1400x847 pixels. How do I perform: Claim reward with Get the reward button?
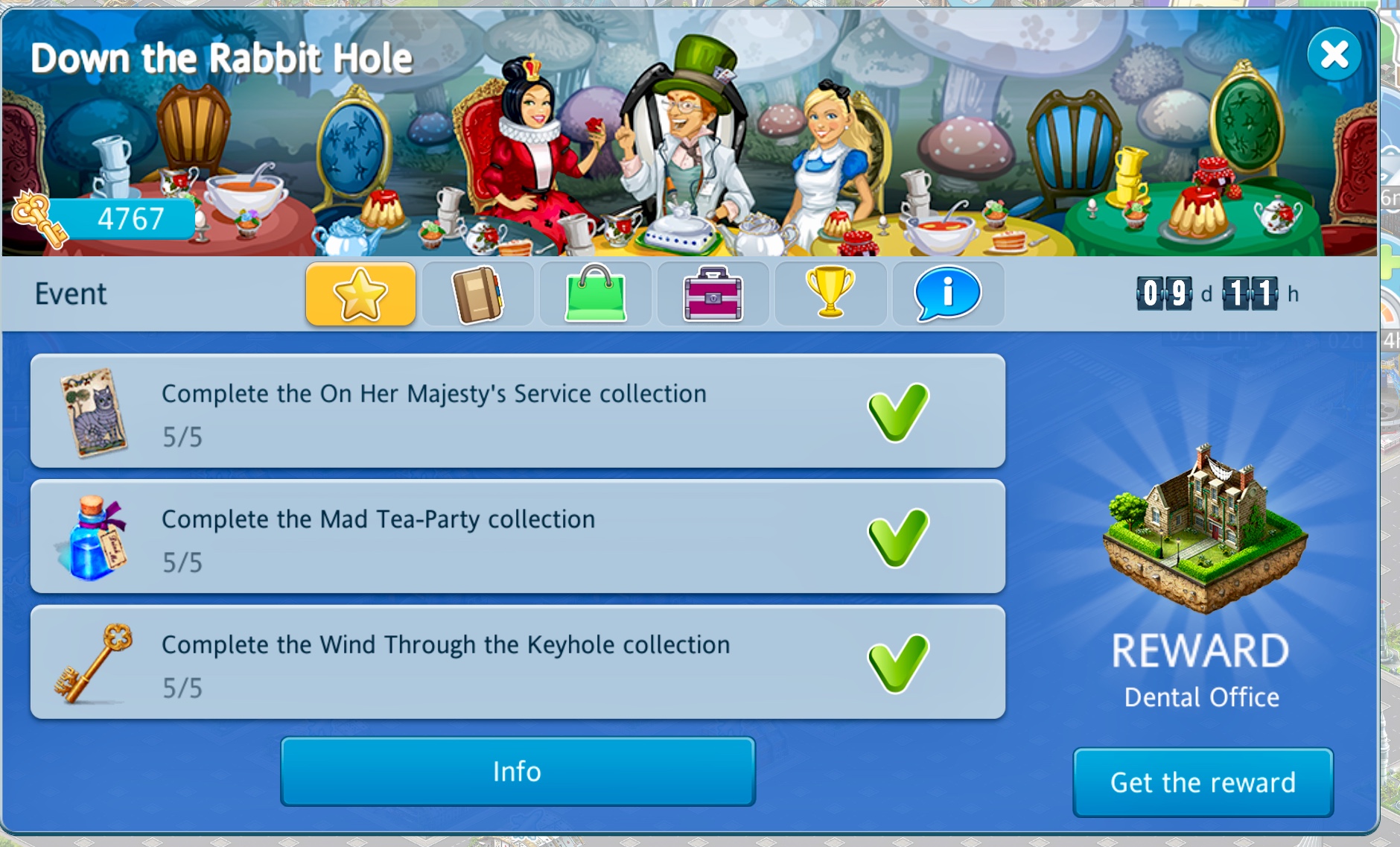coord(1203,782)
